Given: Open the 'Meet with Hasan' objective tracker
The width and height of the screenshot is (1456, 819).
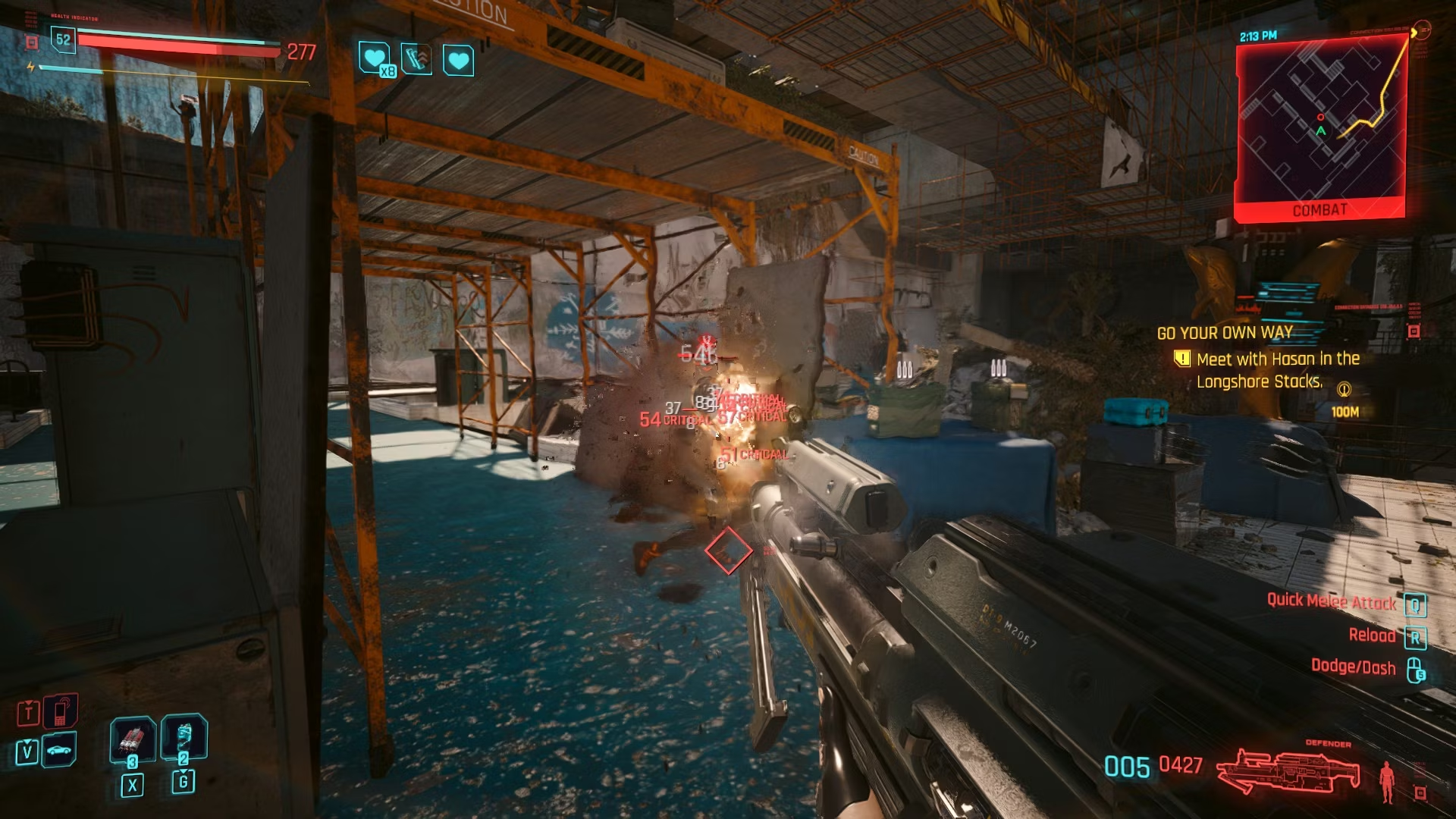Looking at the screenshot, I should click(x=1278, y=370).
